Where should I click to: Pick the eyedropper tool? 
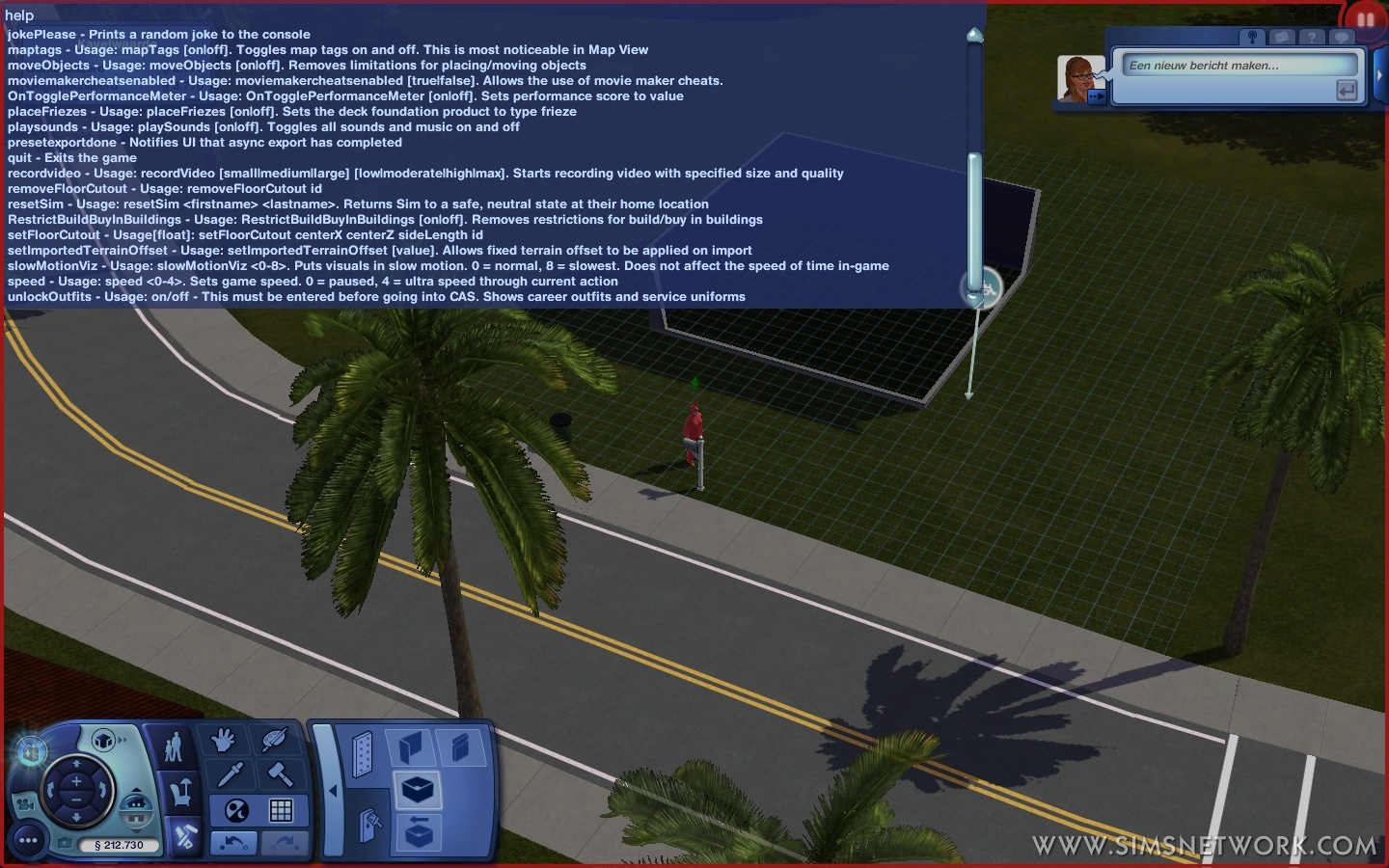(x=230, y=773)
